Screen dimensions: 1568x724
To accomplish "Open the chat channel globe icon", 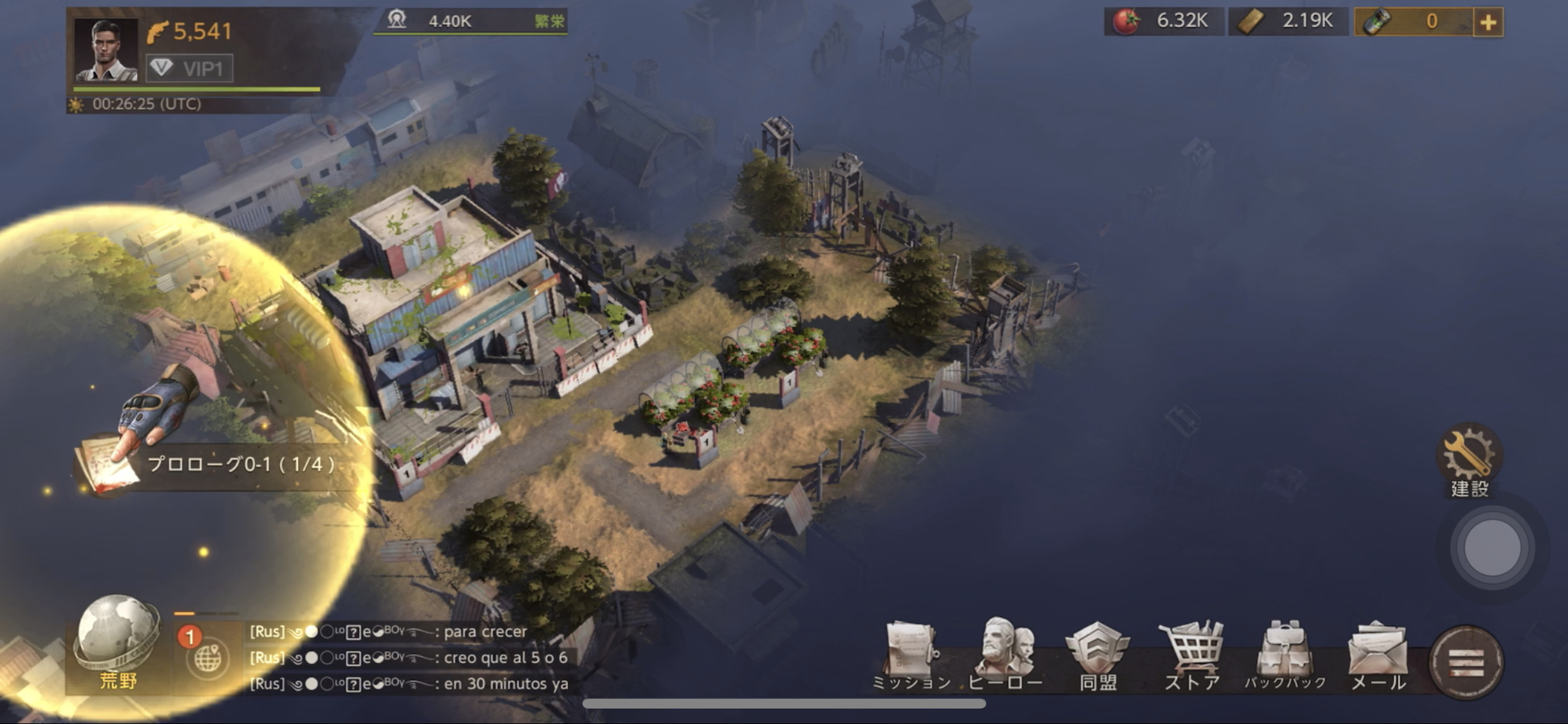I will click(207, 658).
